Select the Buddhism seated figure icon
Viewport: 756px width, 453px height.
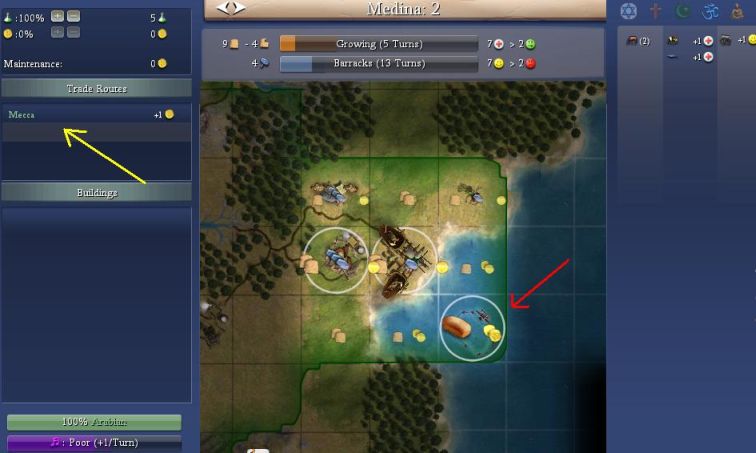coord(738,11)
